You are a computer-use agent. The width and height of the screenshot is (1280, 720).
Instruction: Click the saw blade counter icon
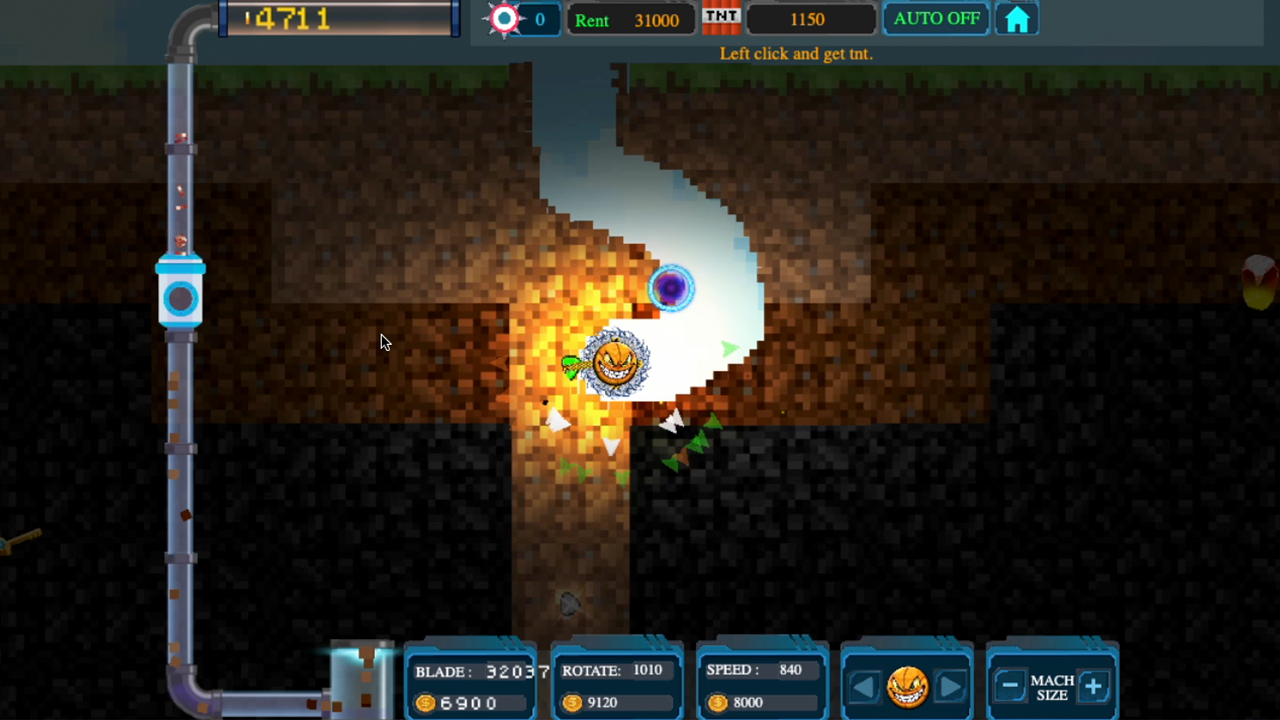504,18
